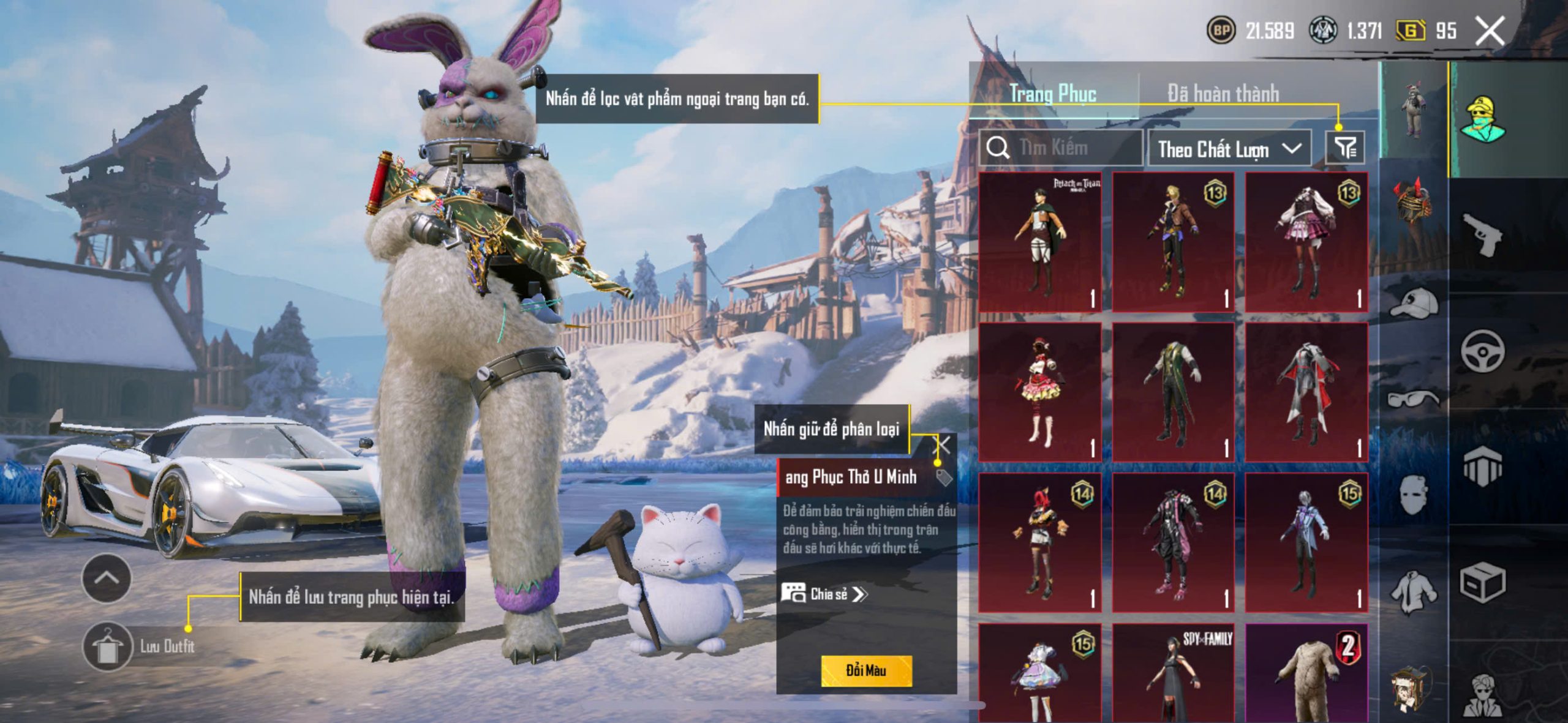Open the Đã hoàn thành tab
Viewport: 1568px width, 723px height.
[x=1223, y=94]
